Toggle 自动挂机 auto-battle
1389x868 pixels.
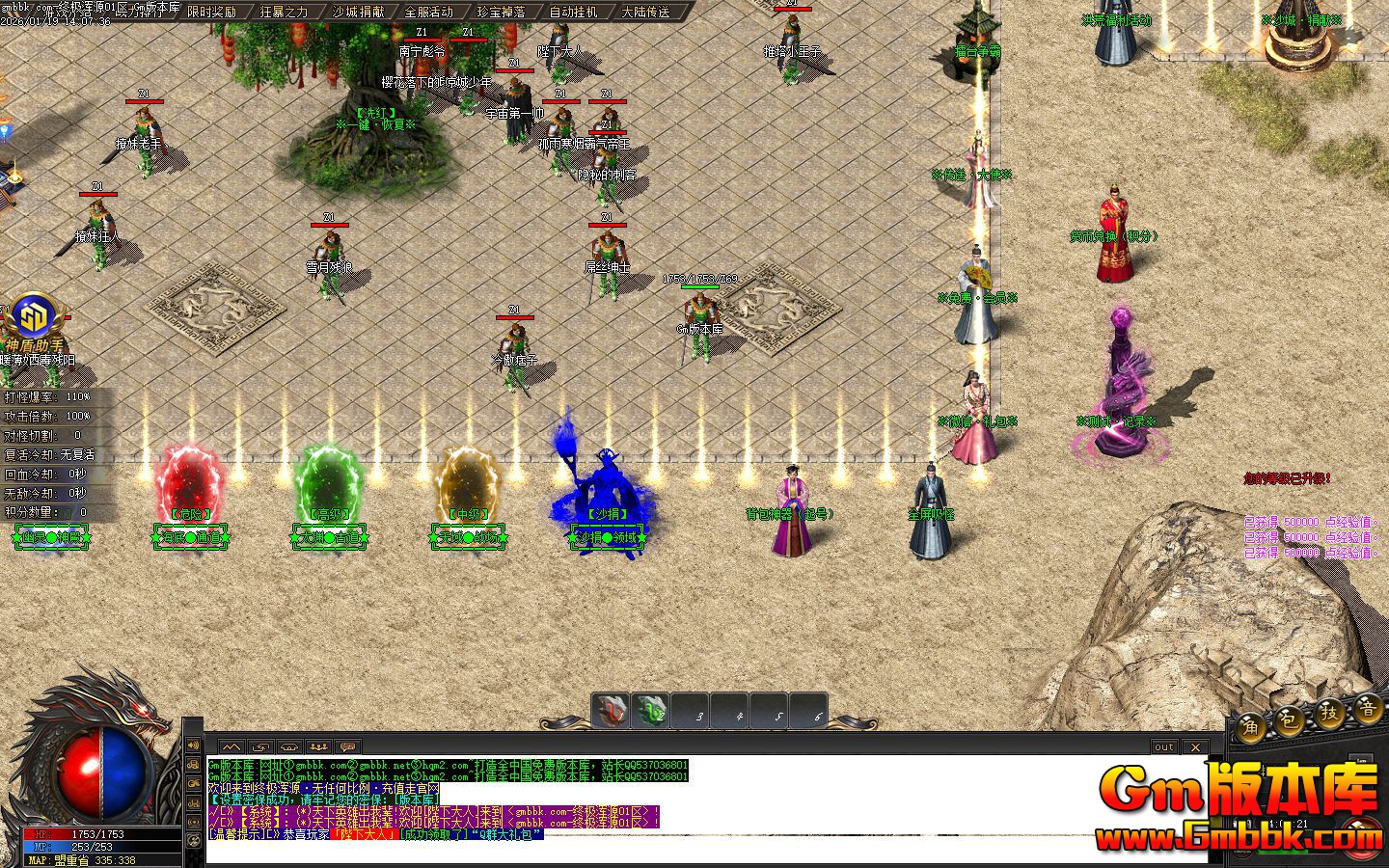coord(574,12)
